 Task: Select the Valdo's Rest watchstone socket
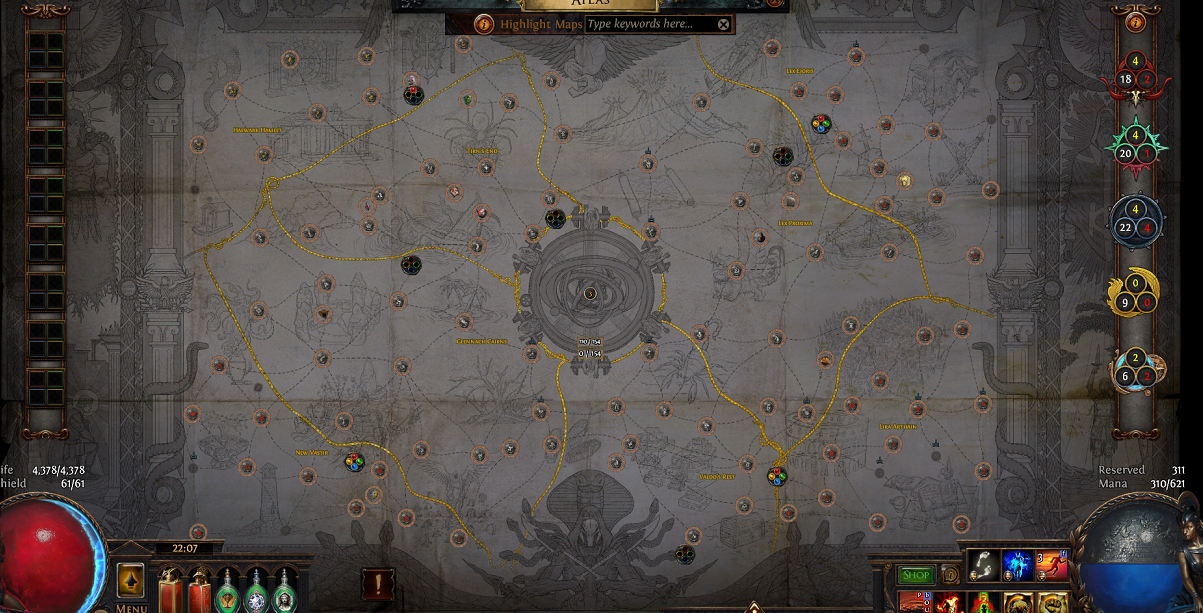pos(777,476)
